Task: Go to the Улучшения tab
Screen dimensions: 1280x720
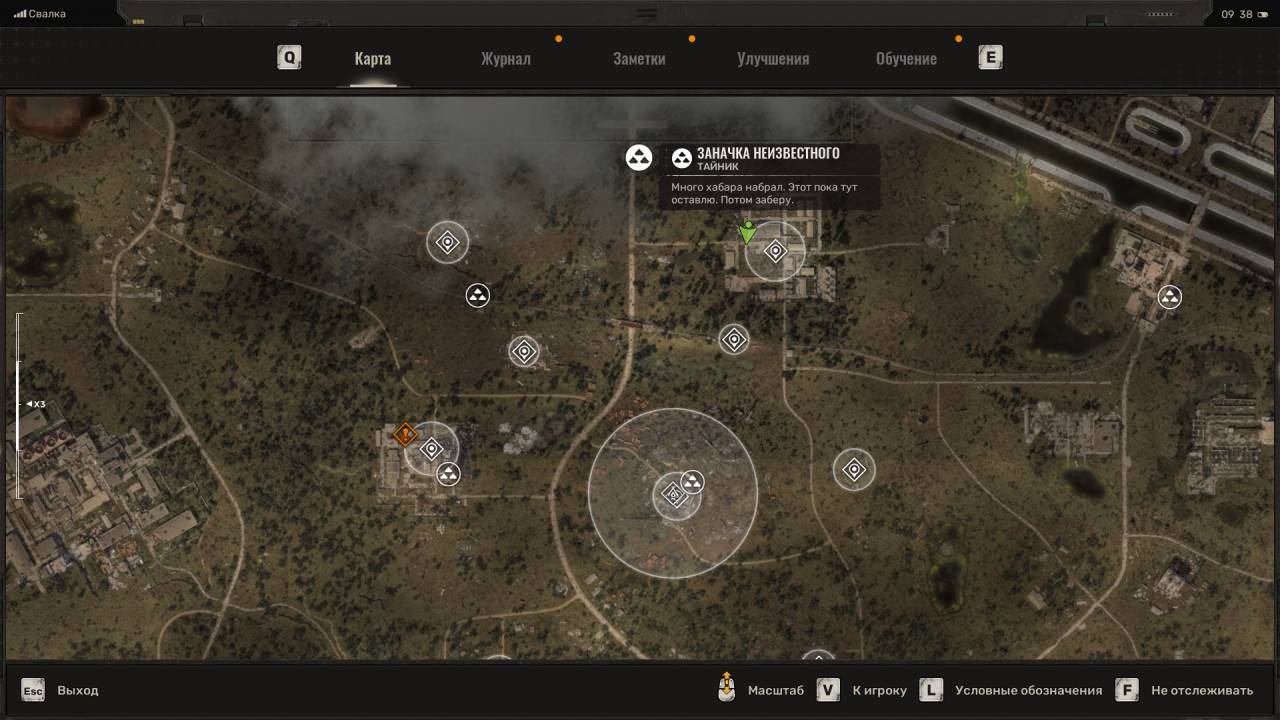Action: (773, 58)
